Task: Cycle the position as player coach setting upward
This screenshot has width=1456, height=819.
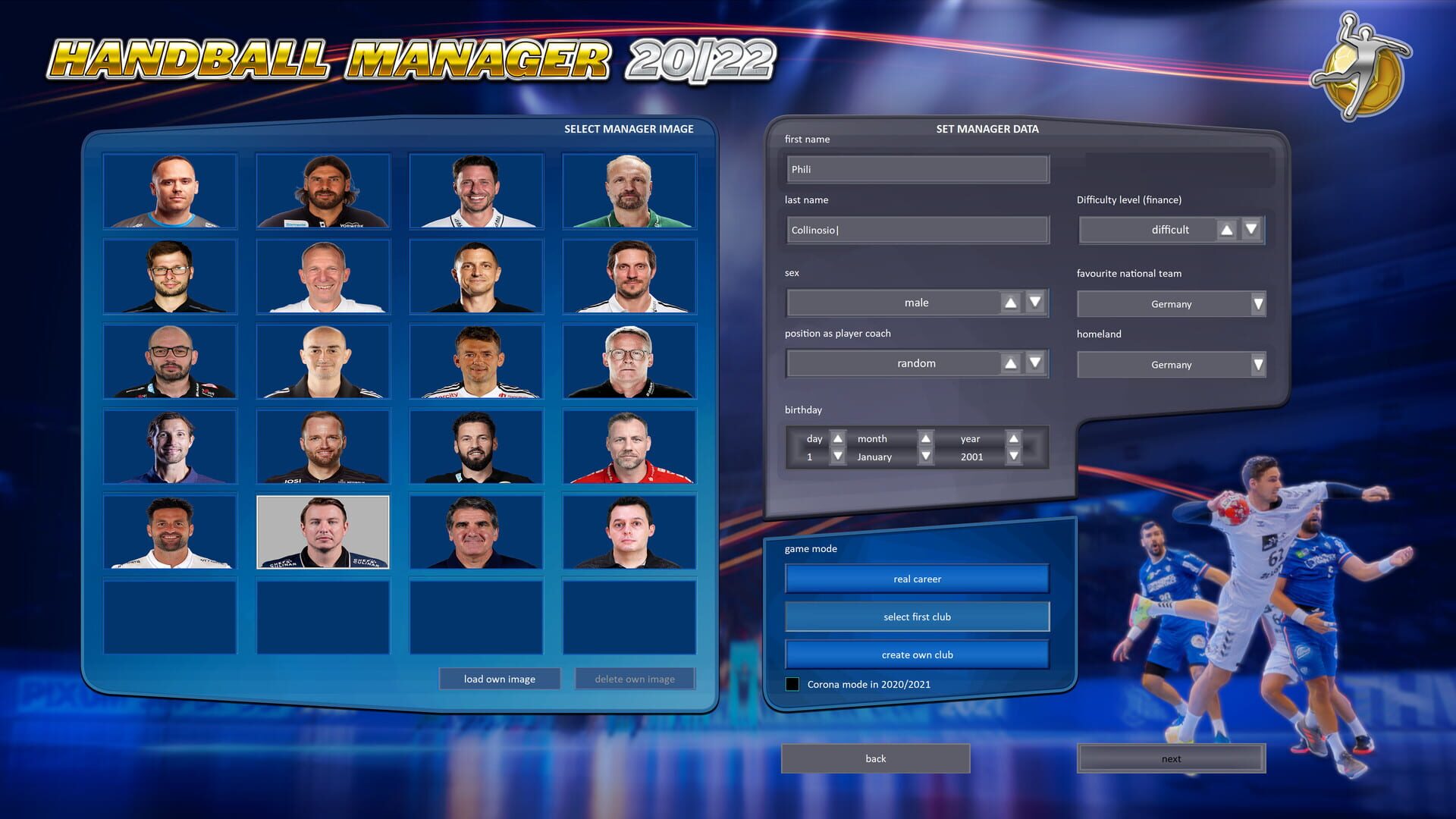Action: tap(1010, 363)
